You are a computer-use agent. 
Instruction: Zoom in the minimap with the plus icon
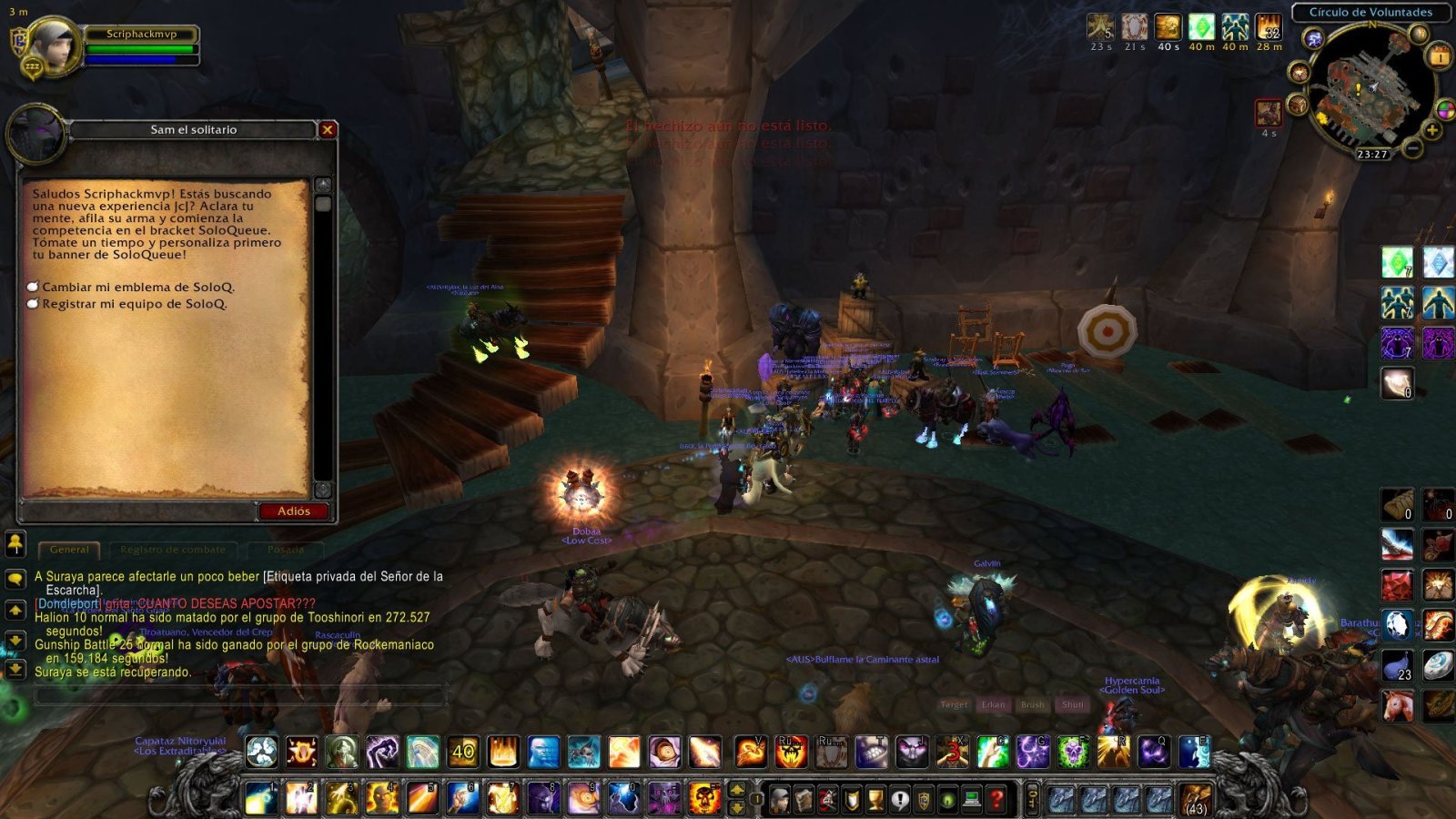[x=1431, y=130]
